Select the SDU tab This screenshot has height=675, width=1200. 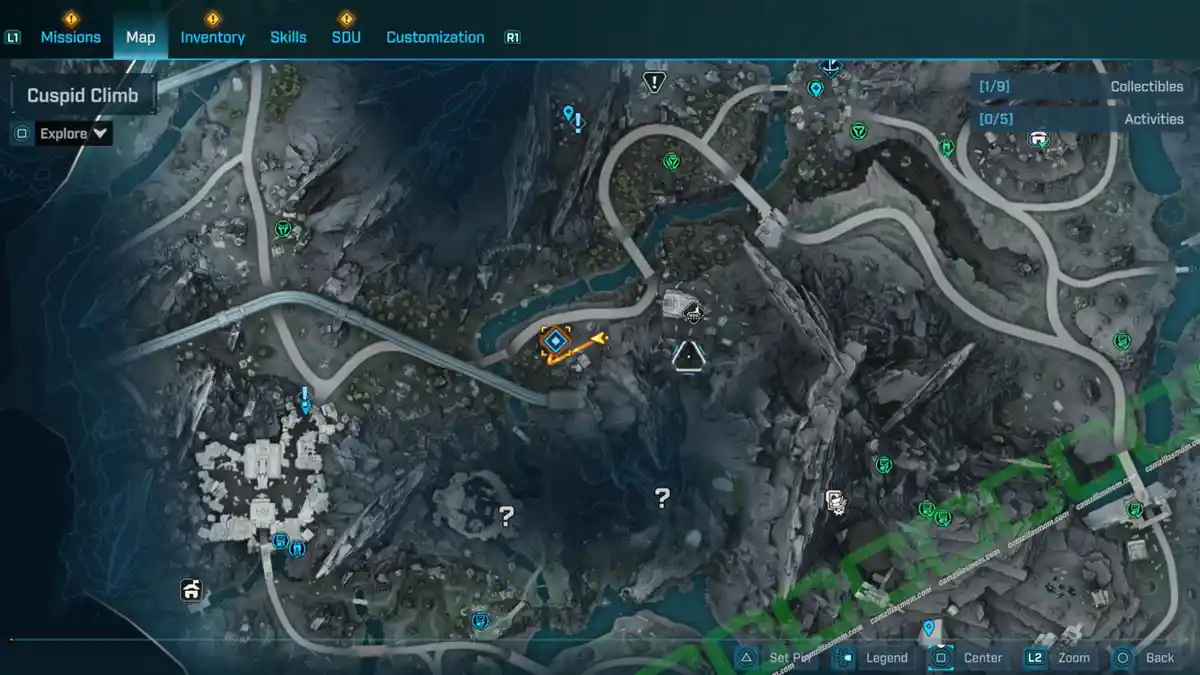coord(346,37)
